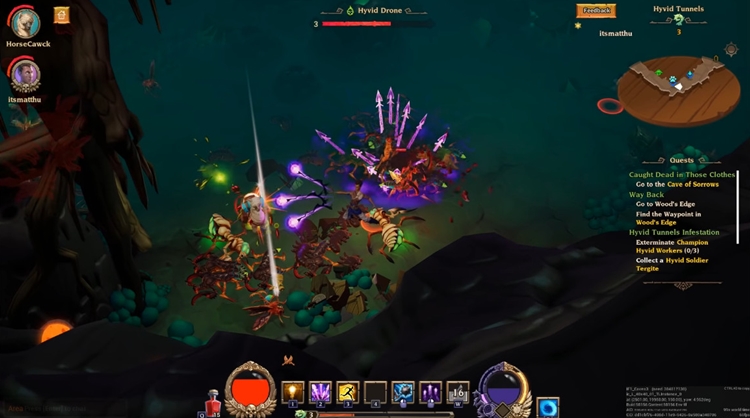Image resolution: width=750 pixels, height=418 pixels.
Task: Use the hotbar slot showing 16
Action: [x=458, y=391]
